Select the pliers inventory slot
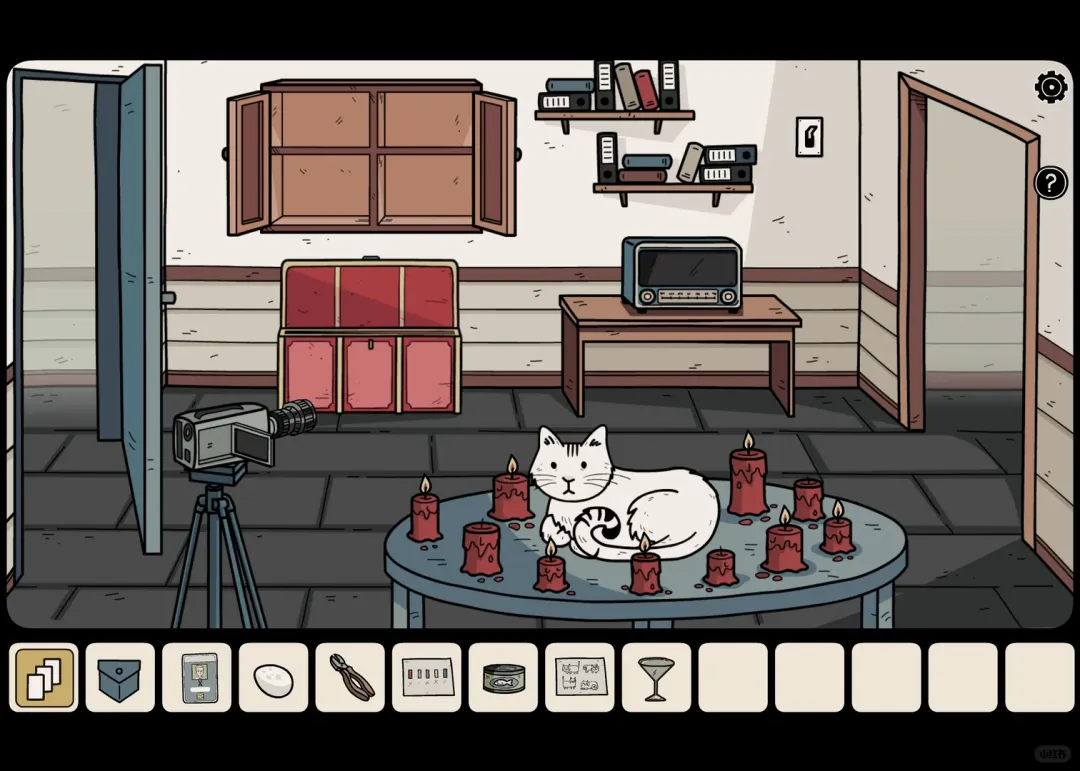This screenshot has height=771, width=1080. coord(350,677)
